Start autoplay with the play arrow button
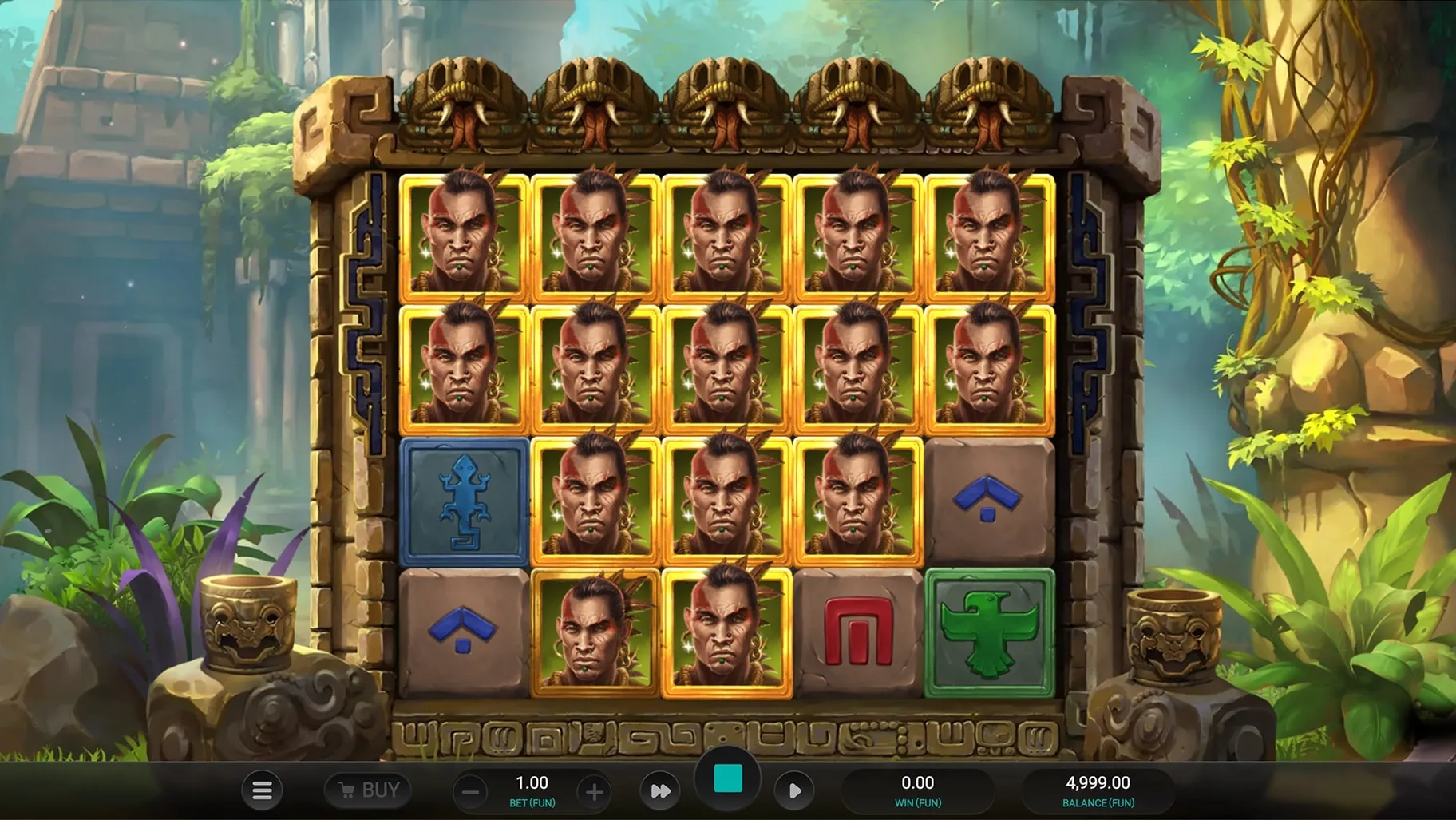 coord(794,791)
